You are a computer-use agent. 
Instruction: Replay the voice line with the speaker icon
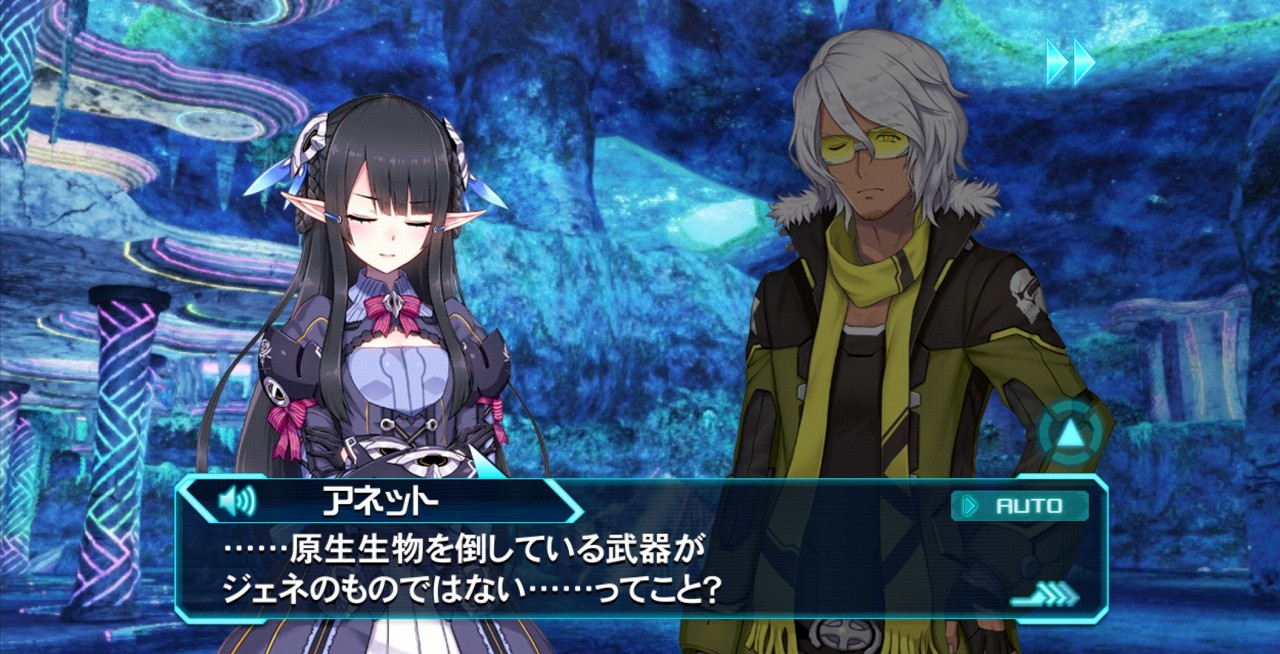[x=236, y=500]
